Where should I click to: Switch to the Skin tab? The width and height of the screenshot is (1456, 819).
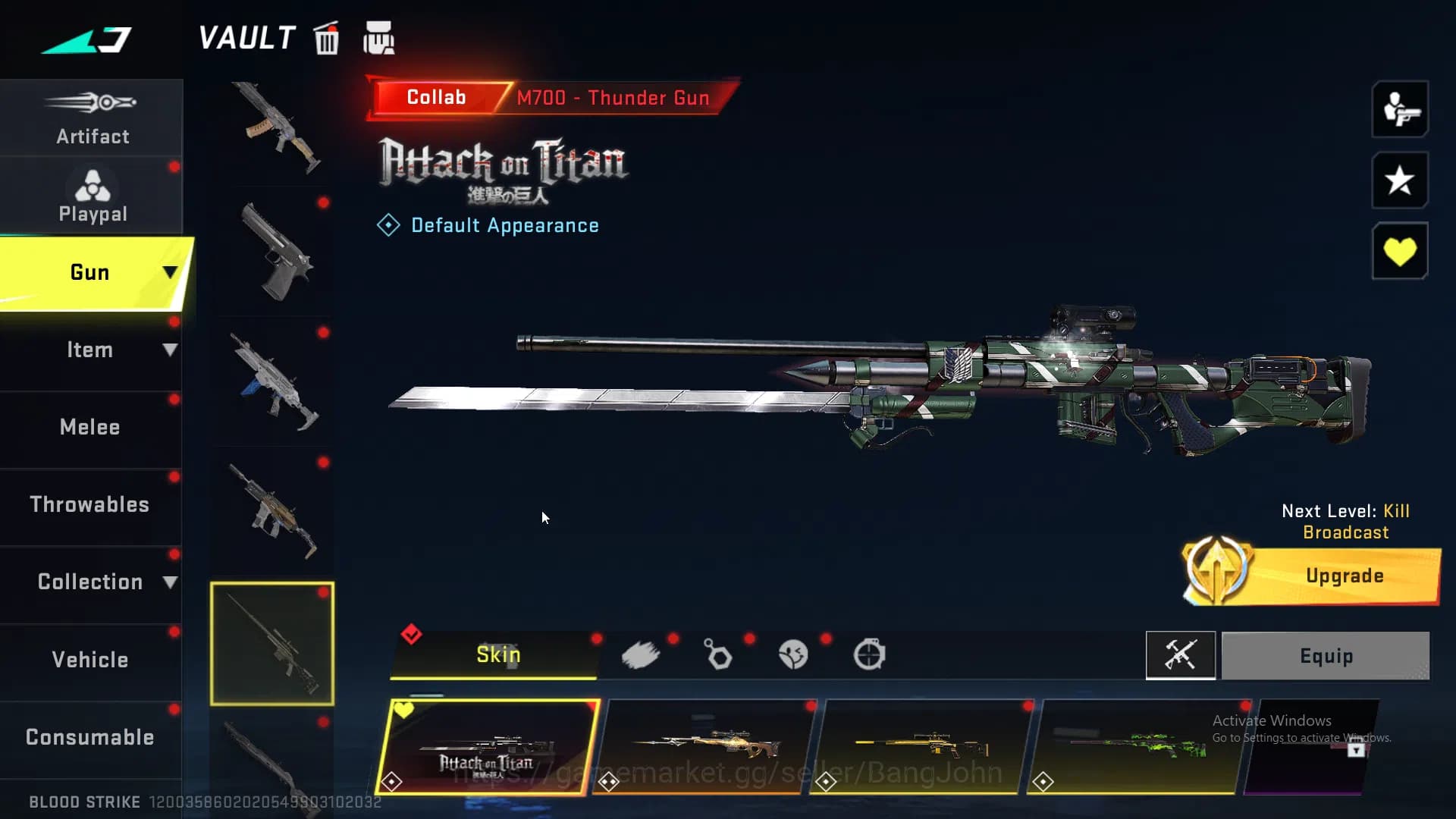[497, 654]
